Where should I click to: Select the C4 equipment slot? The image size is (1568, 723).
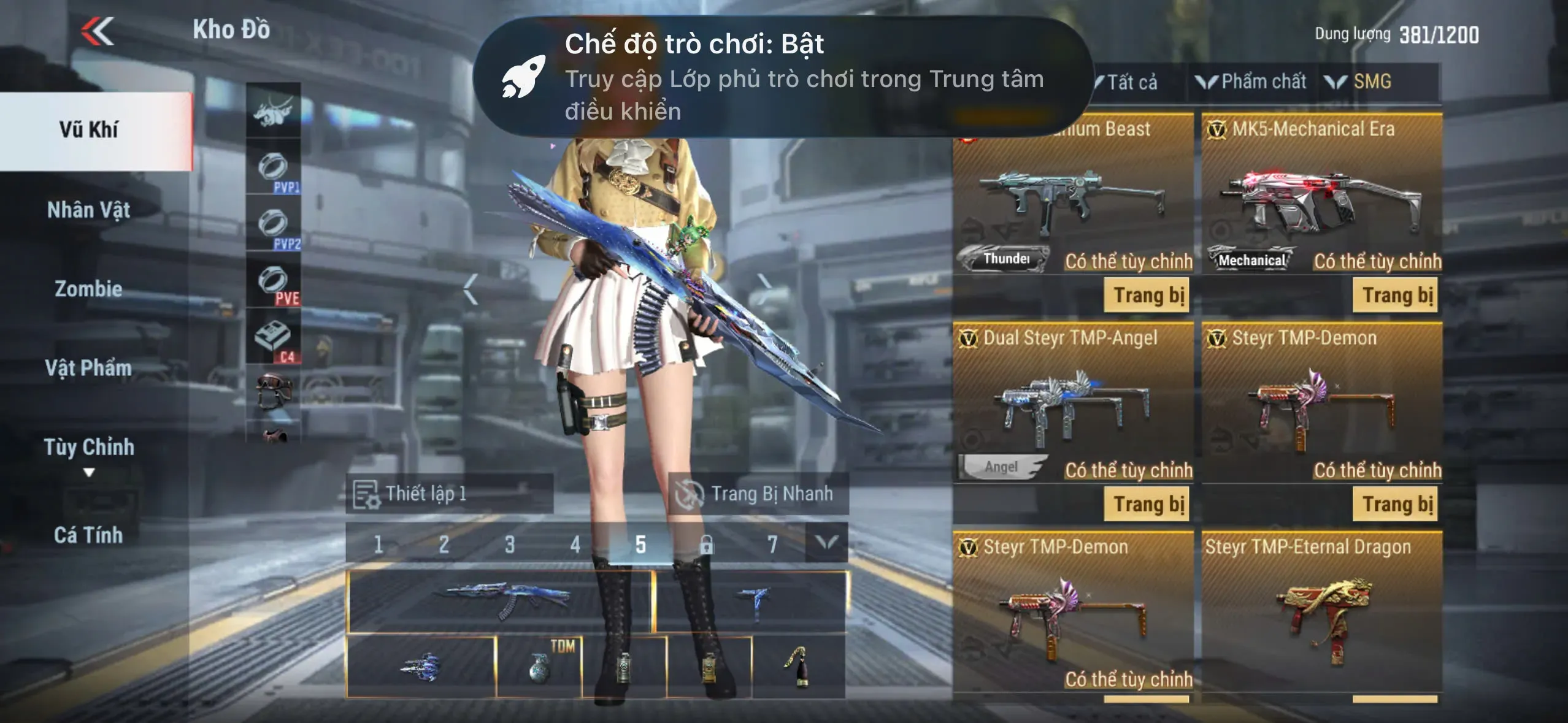pyautogui.click(x=274, y=338)
